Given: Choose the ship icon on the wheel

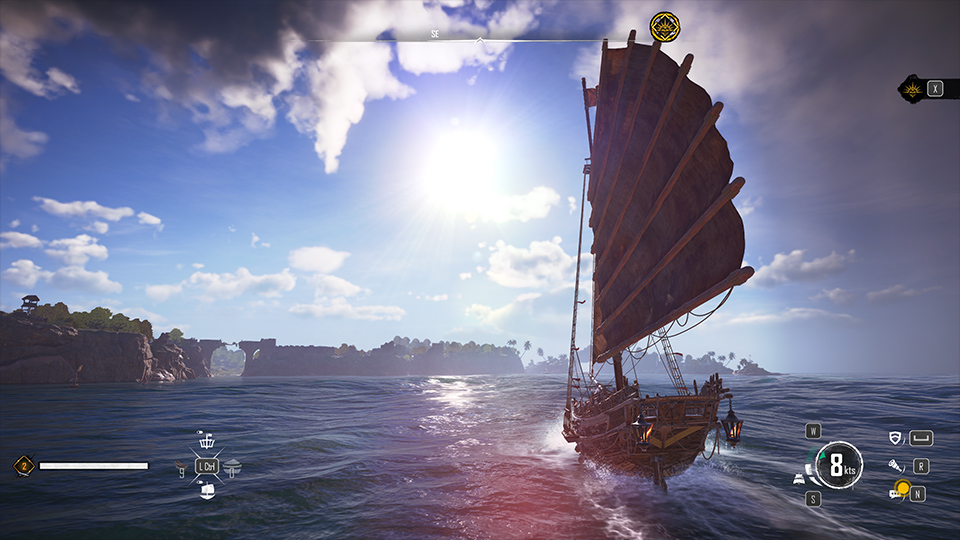Looking at the screenshot, I should pos(207,490).
